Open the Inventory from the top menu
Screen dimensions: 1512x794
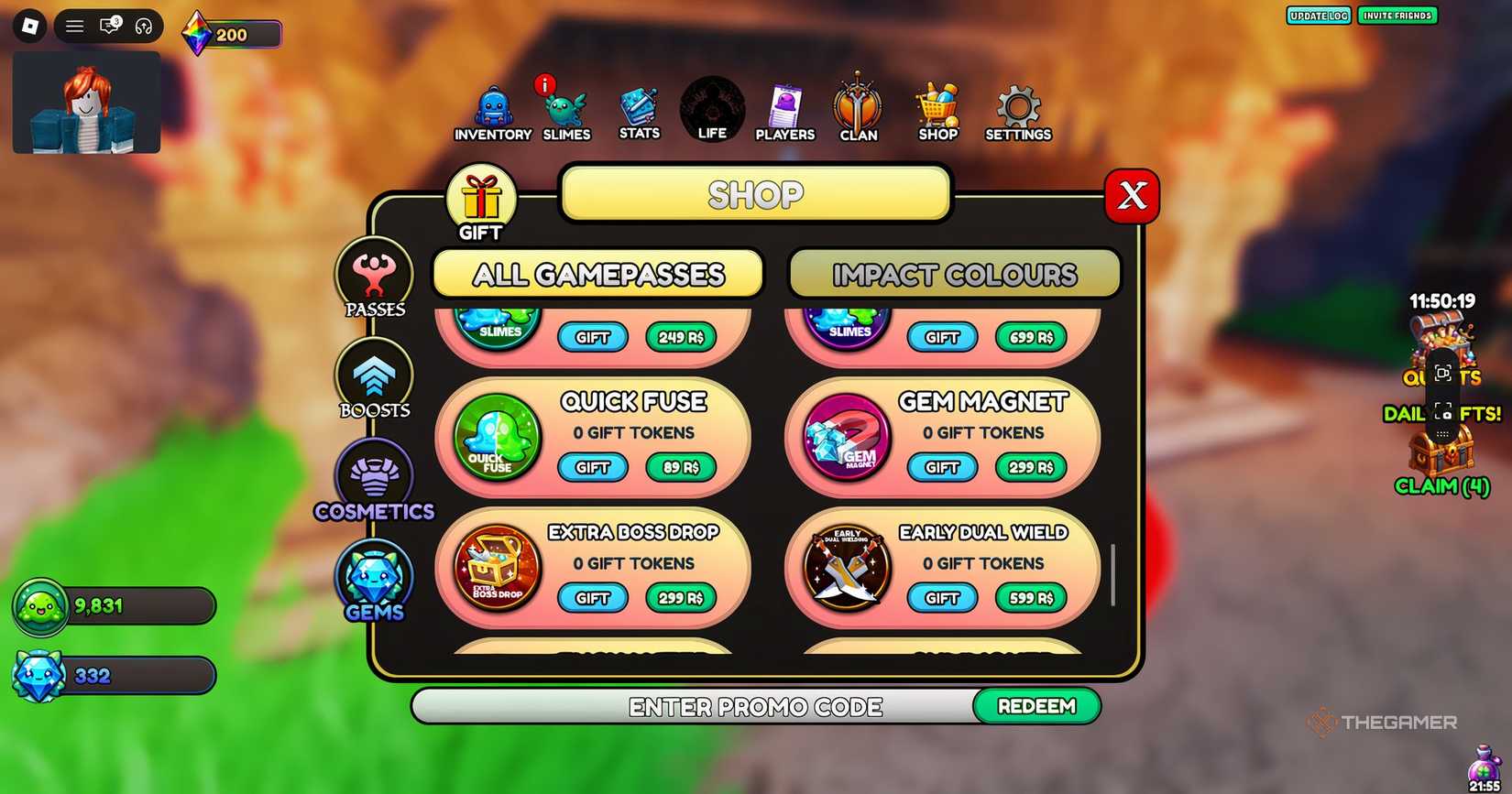click(491, 108)
